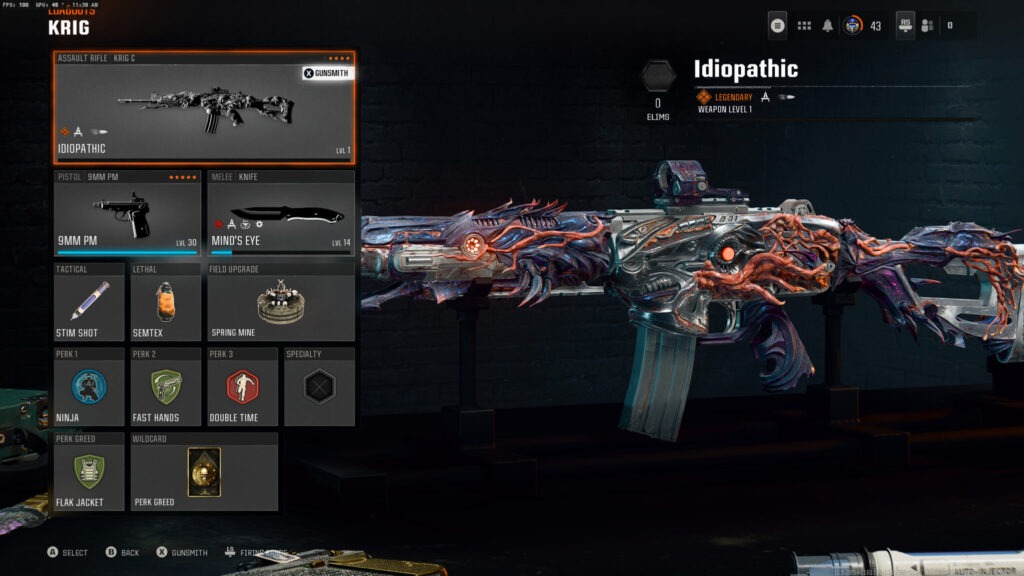Select the Spring Mine field upgrade
The width and height of the screenshot is (1024, 576).
(x=281, y=302)
